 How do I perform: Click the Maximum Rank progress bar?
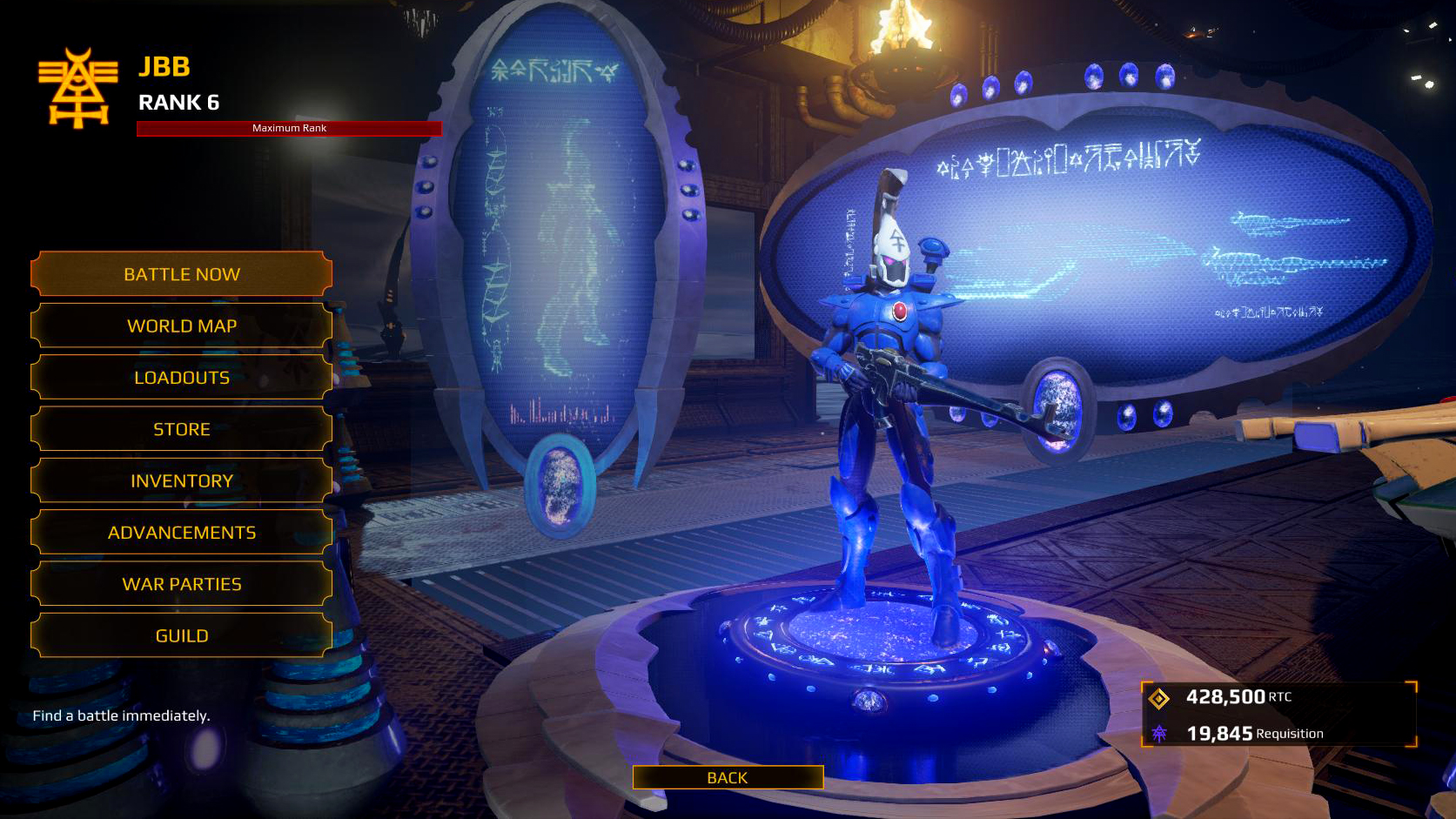(289, 129)
